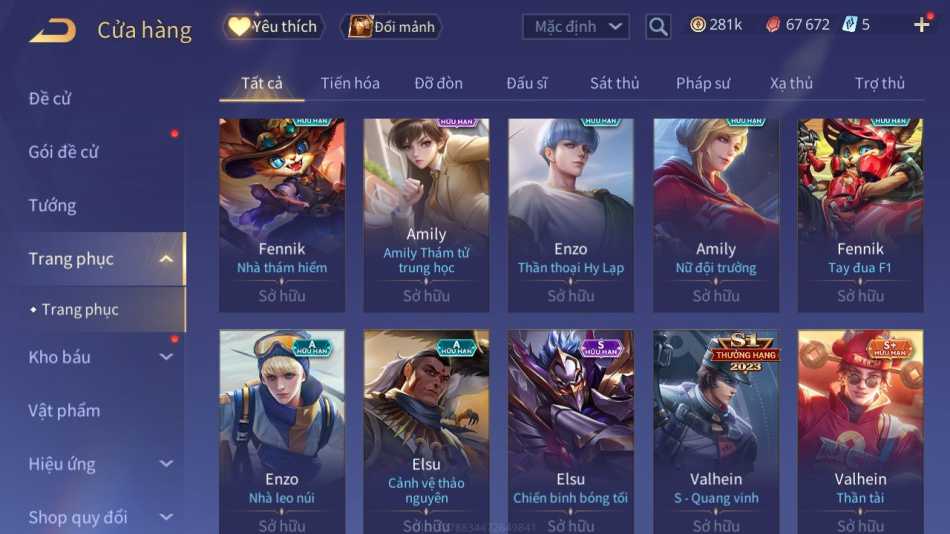This screenshot has height=534, width=950.
Task: Open the Đổi mảnh exchange
Action: pyautogui.click(x=391, y=27)
